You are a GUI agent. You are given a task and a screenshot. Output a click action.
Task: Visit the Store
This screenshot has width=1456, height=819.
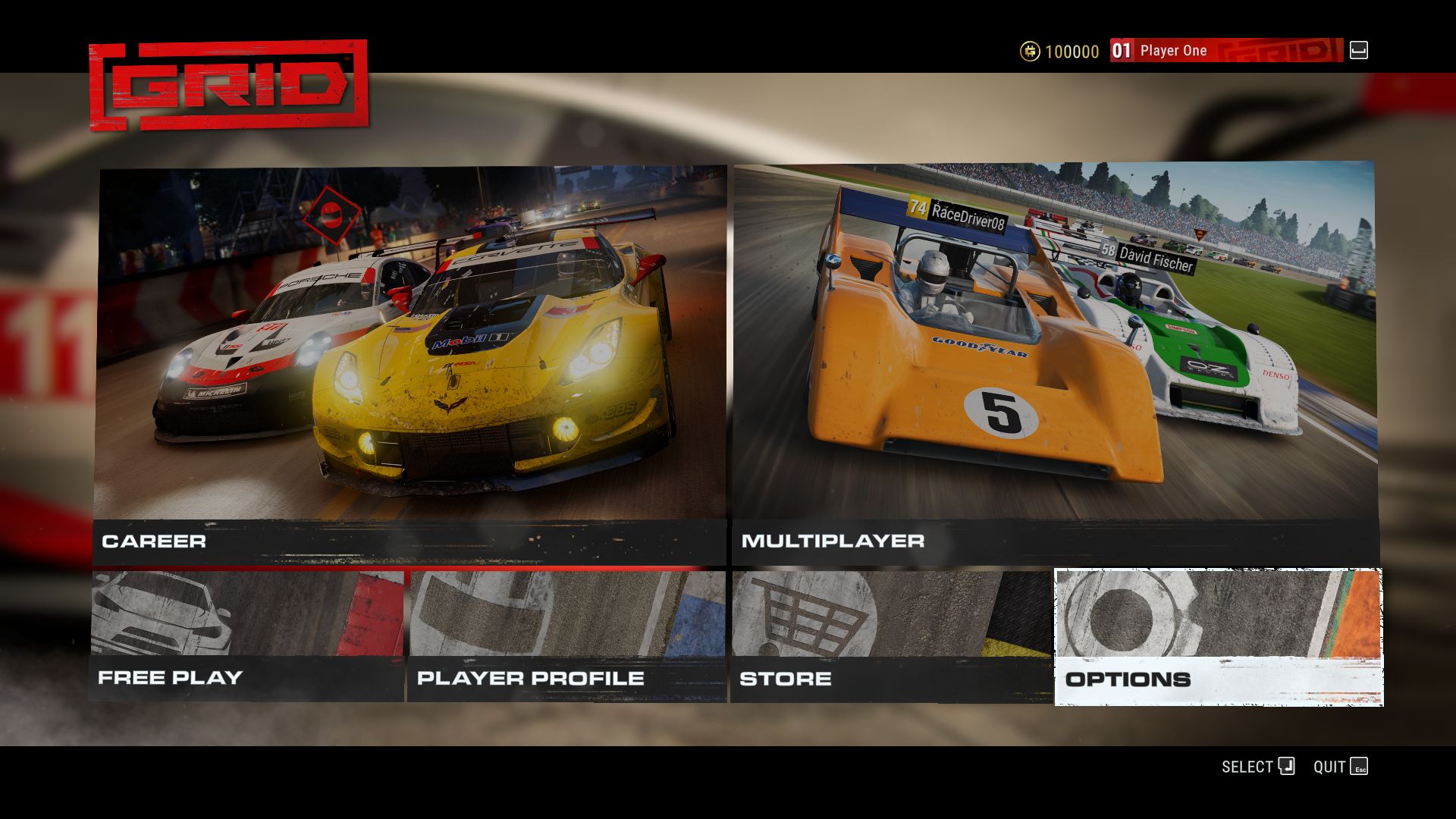point(891,637)
